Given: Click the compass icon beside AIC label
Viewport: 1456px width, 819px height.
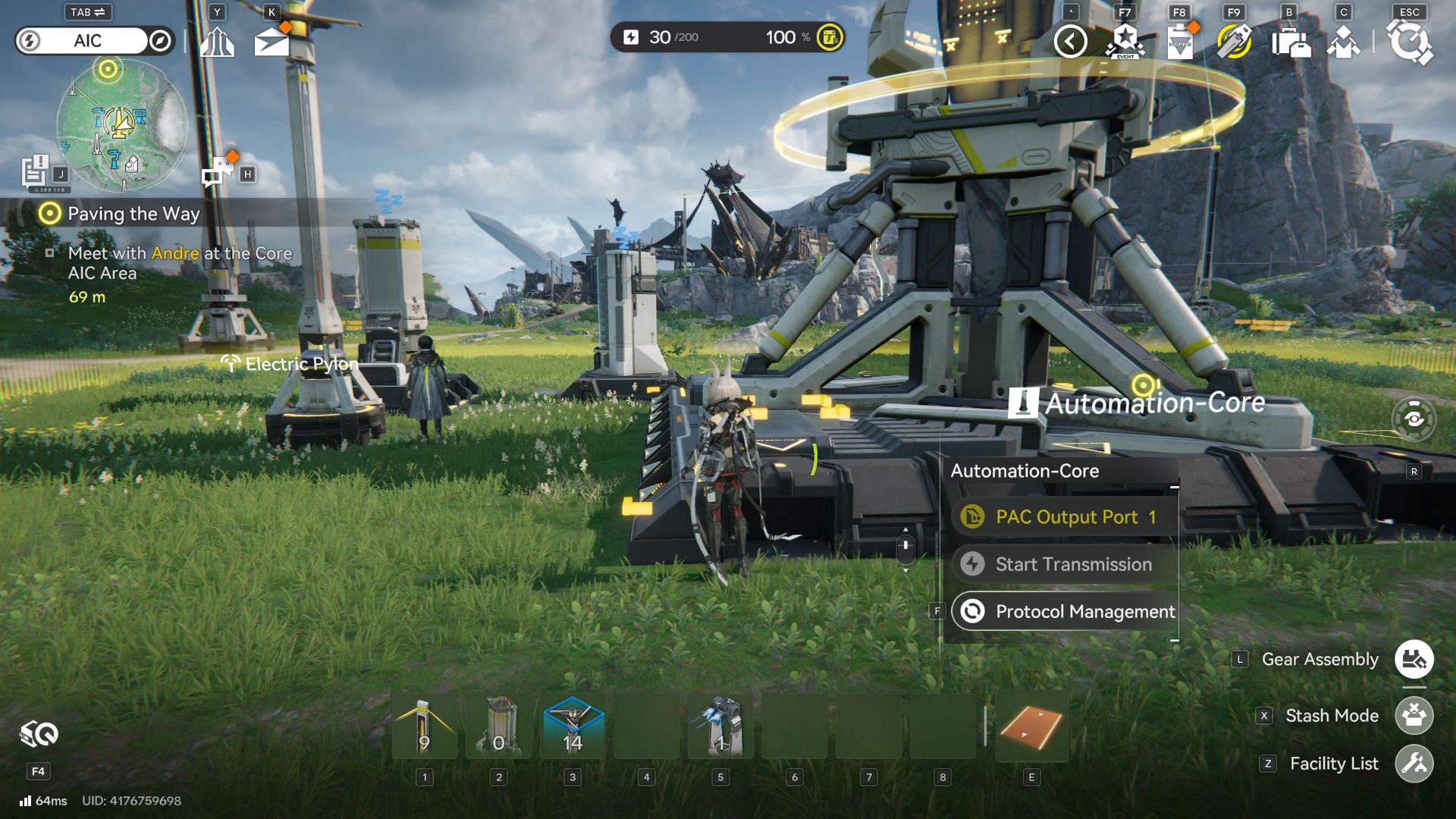Looking at the screenshot, I should tap(158, 41).
